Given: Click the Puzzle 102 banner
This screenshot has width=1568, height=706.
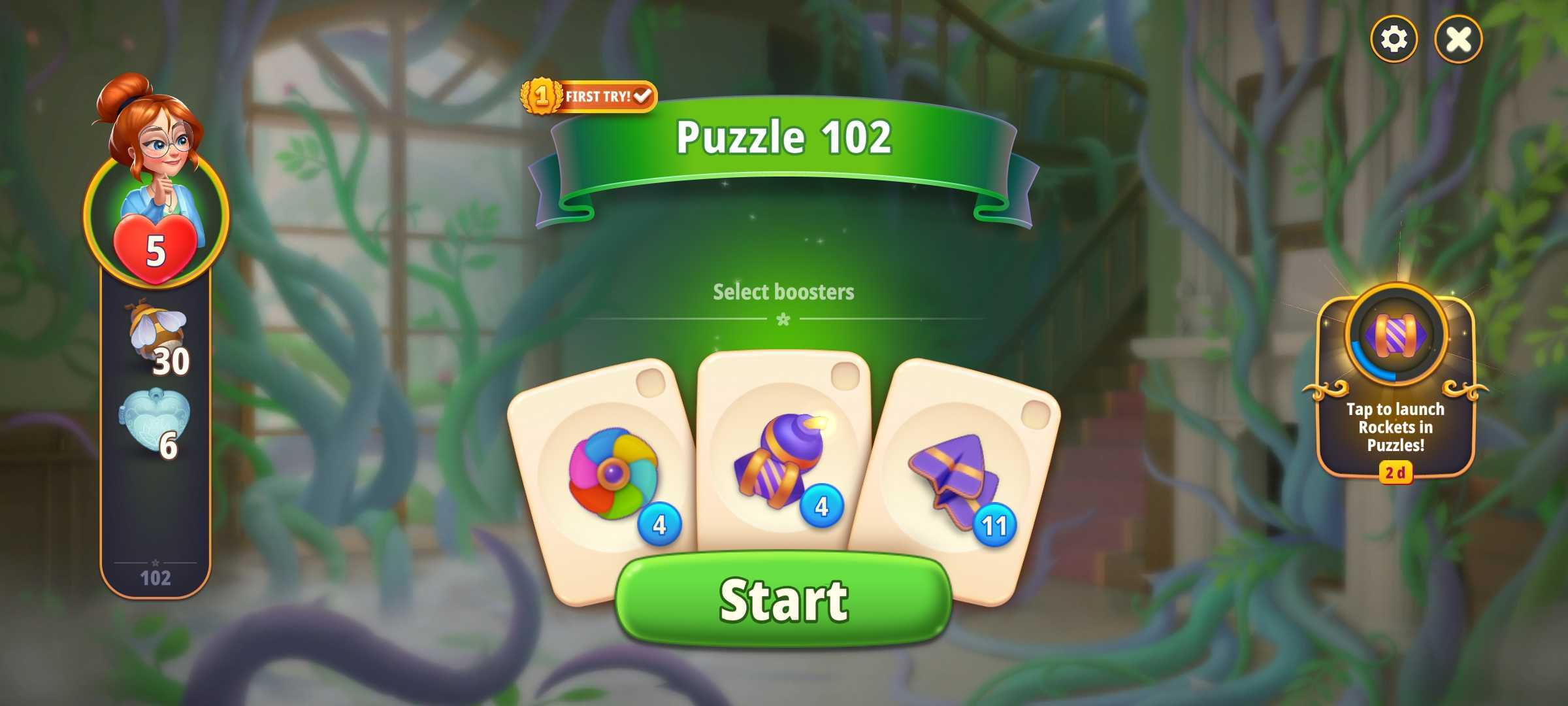Looking at the screenshot, I should 784,137.
